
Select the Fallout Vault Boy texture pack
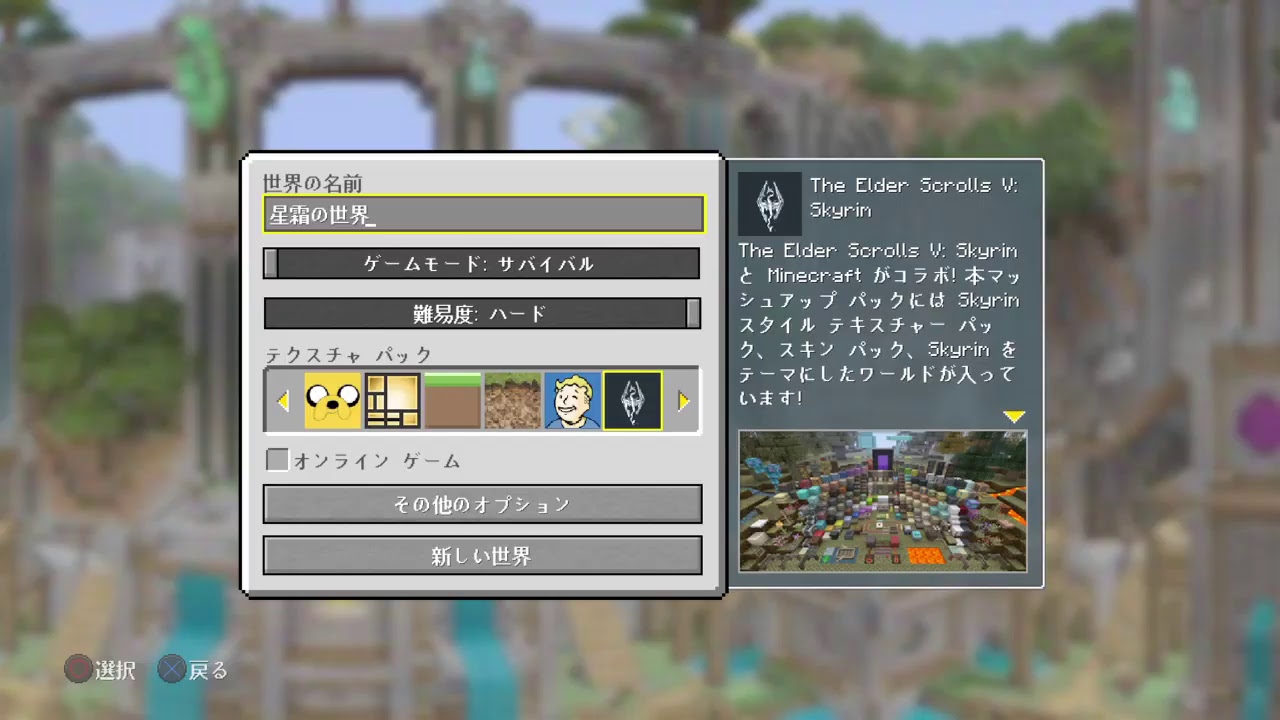(572, 400)
